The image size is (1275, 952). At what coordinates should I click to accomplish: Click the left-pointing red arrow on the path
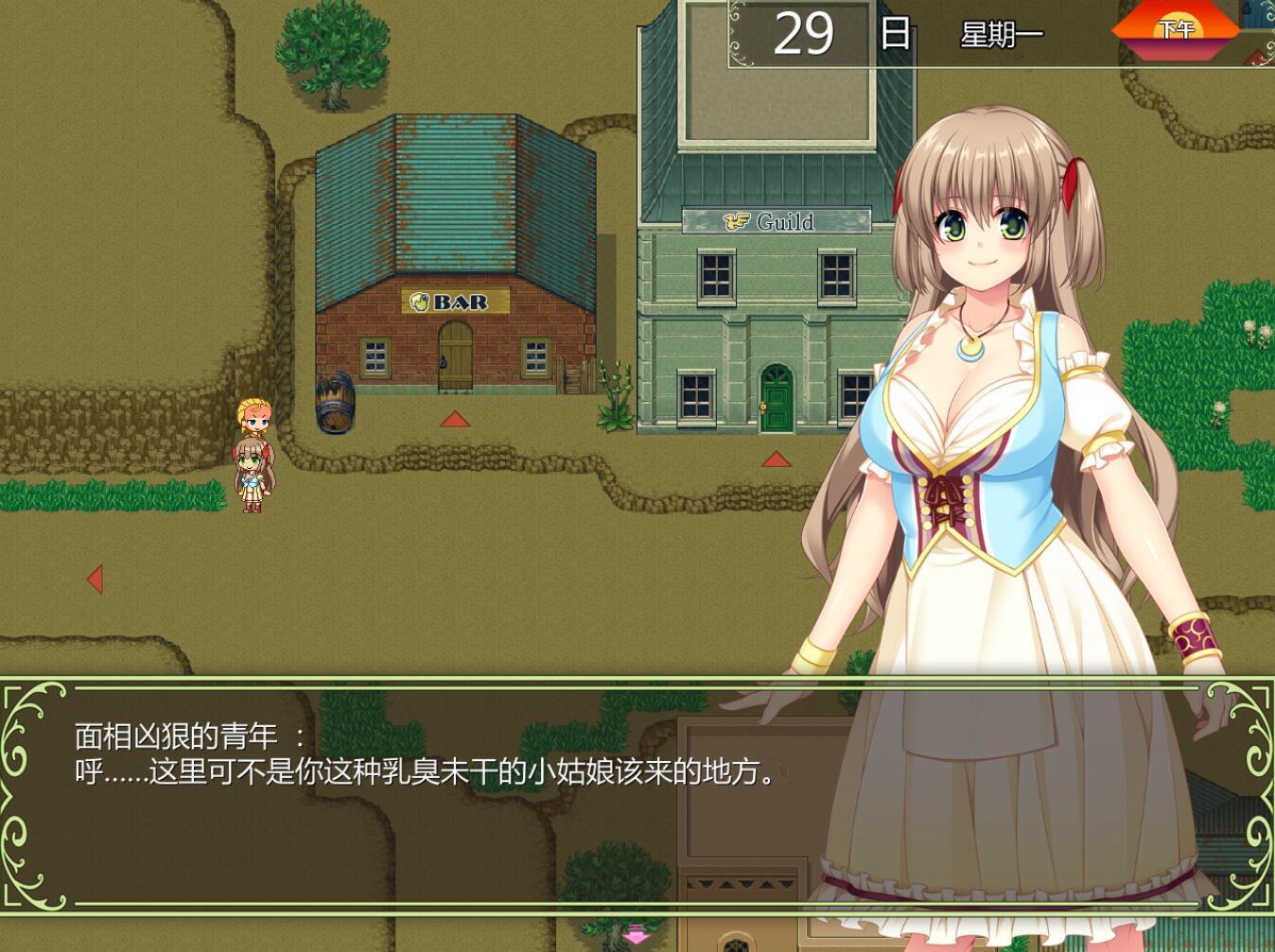point(95,578)
